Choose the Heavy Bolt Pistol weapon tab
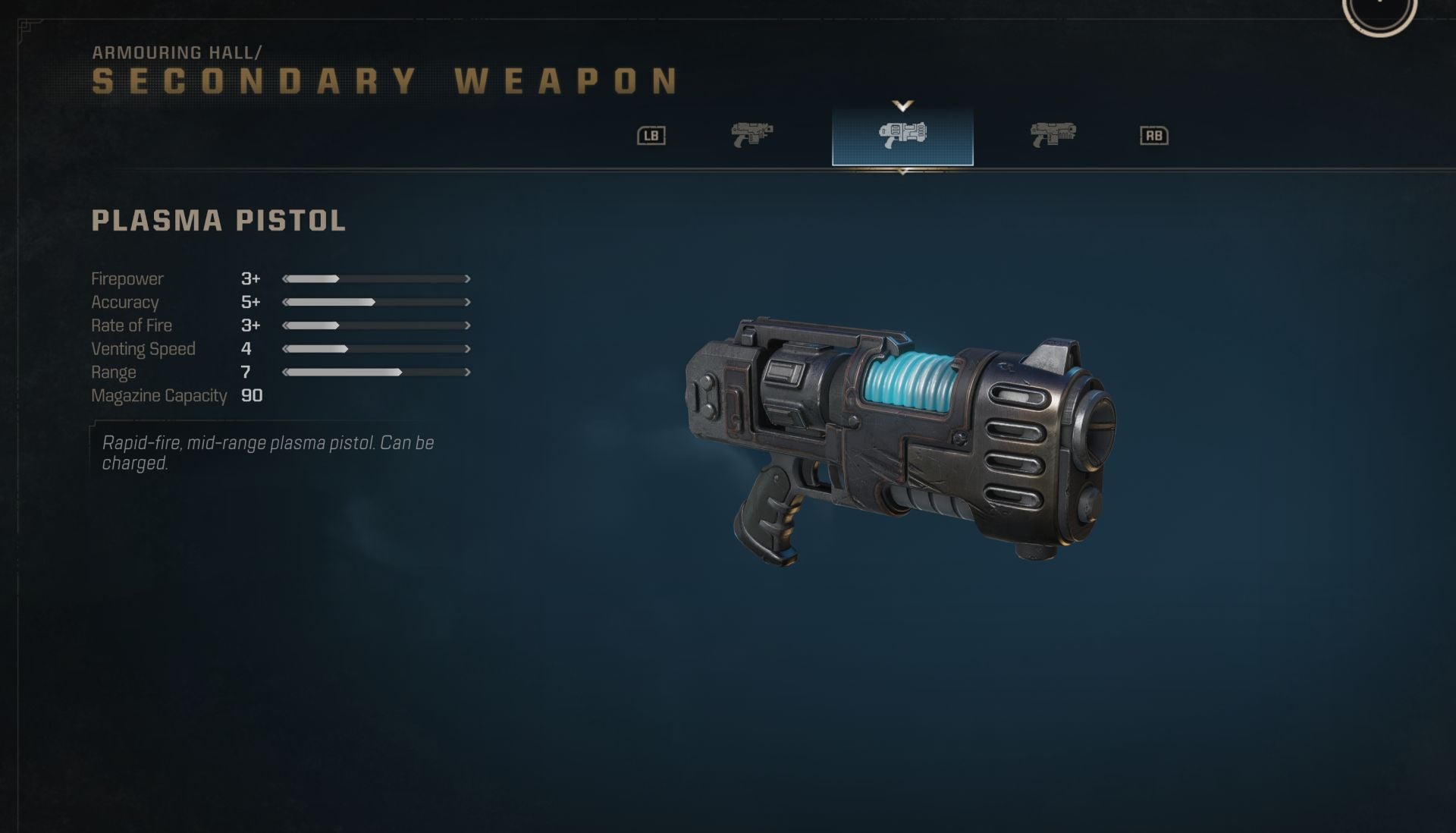The height and width of the screenshot is (833, 1456). [1053, 135]
